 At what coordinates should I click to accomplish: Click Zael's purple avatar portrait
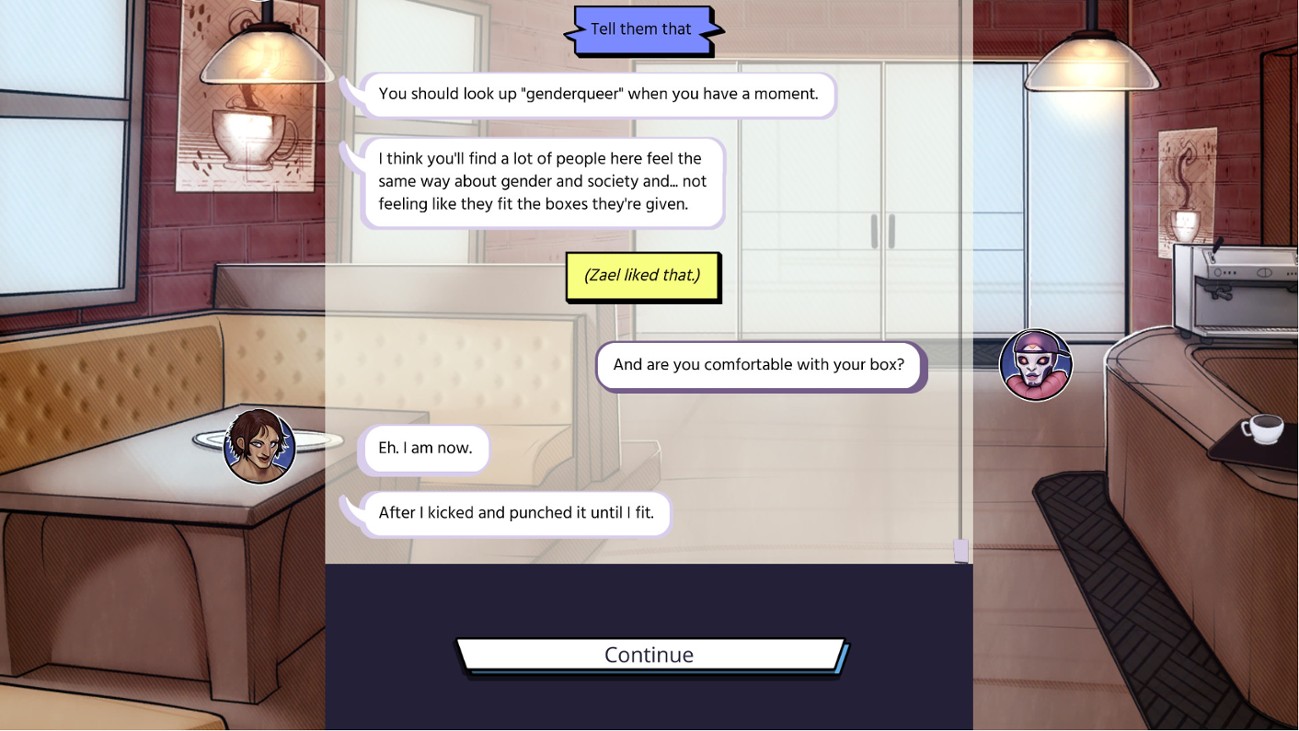[x=1036, y=365]
